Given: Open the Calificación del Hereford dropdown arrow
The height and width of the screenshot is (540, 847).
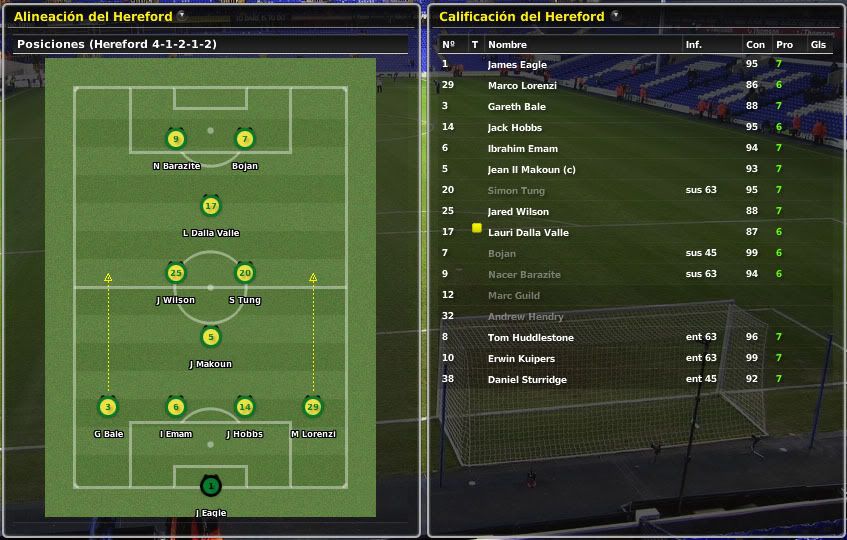Looking at the screenshot, I should (615, 16).
